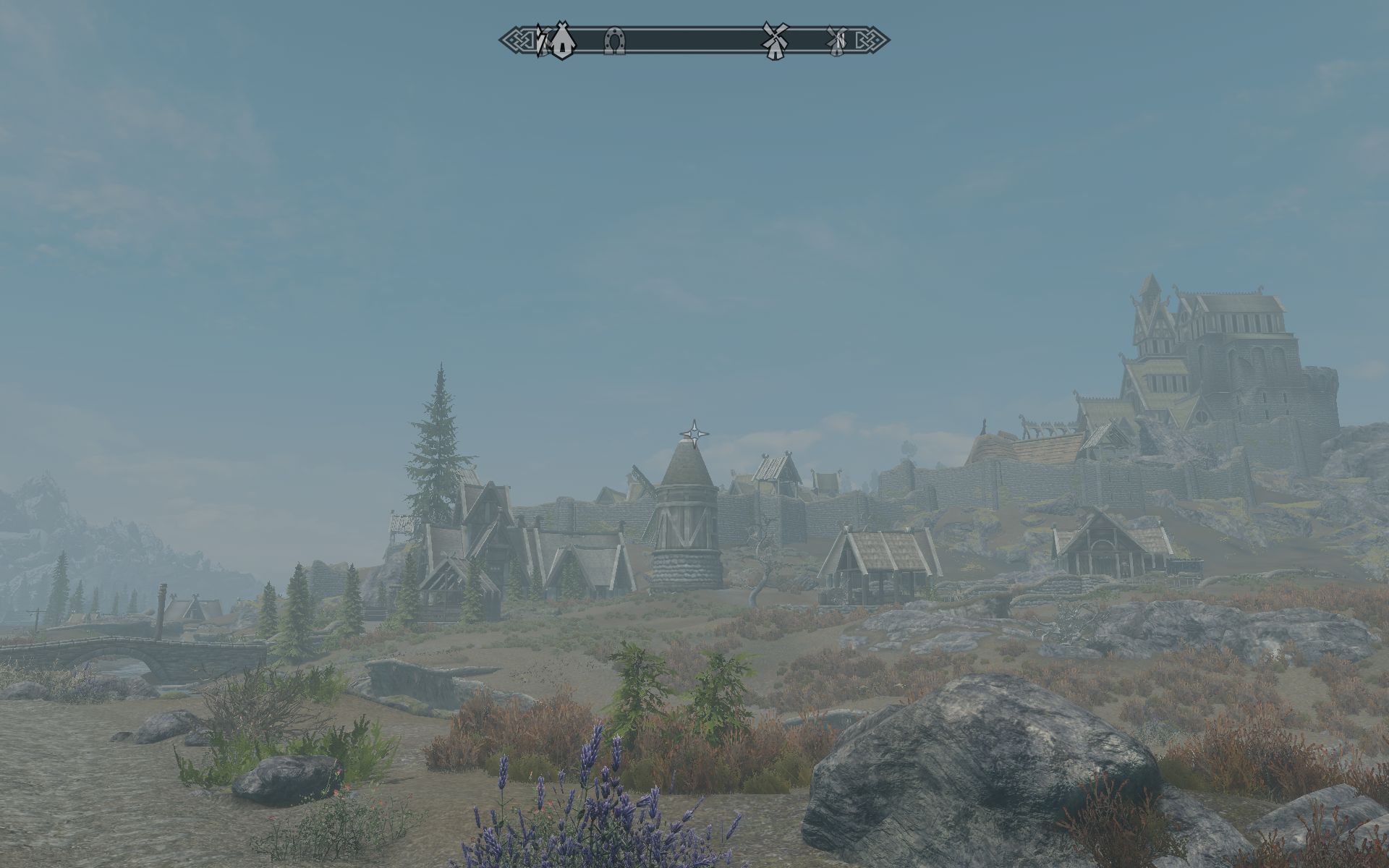The width and height of the screenshot is (1389, 868).
Task: Select the left knotwork end cap of the compass
Action: coord(516,40)
